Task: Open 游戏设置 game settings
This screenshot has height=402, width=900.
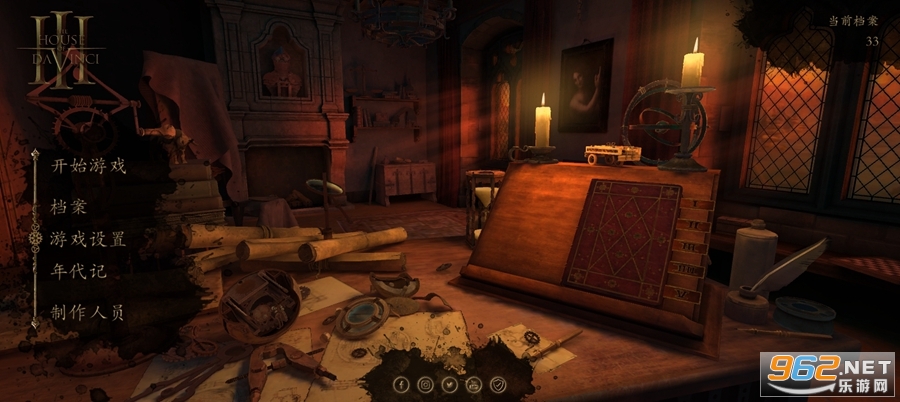Action: [x=89, y=239]
